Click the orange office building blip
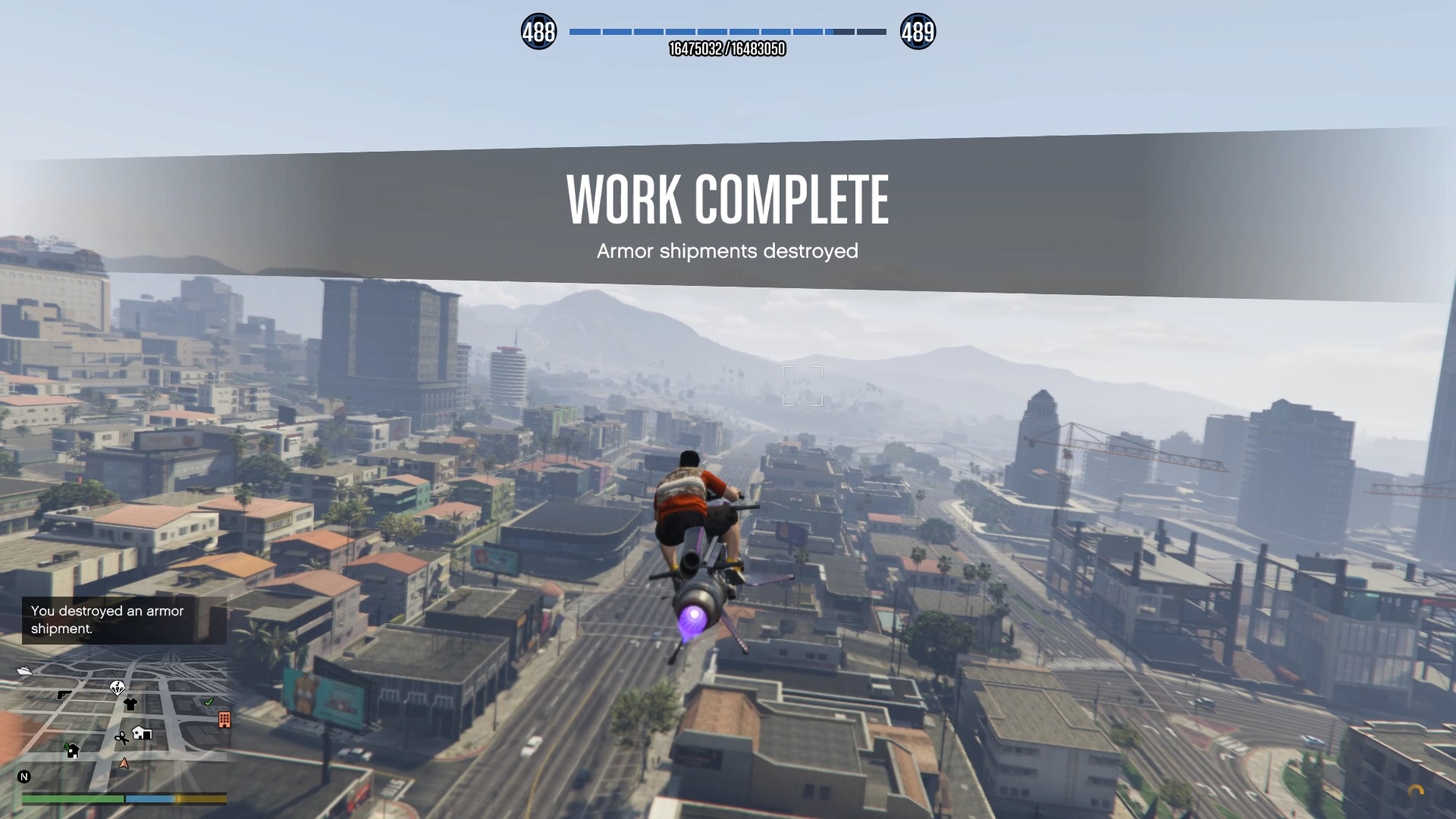Image resolution: width=1456 pixels, height=819 pixels. (224, 720)
